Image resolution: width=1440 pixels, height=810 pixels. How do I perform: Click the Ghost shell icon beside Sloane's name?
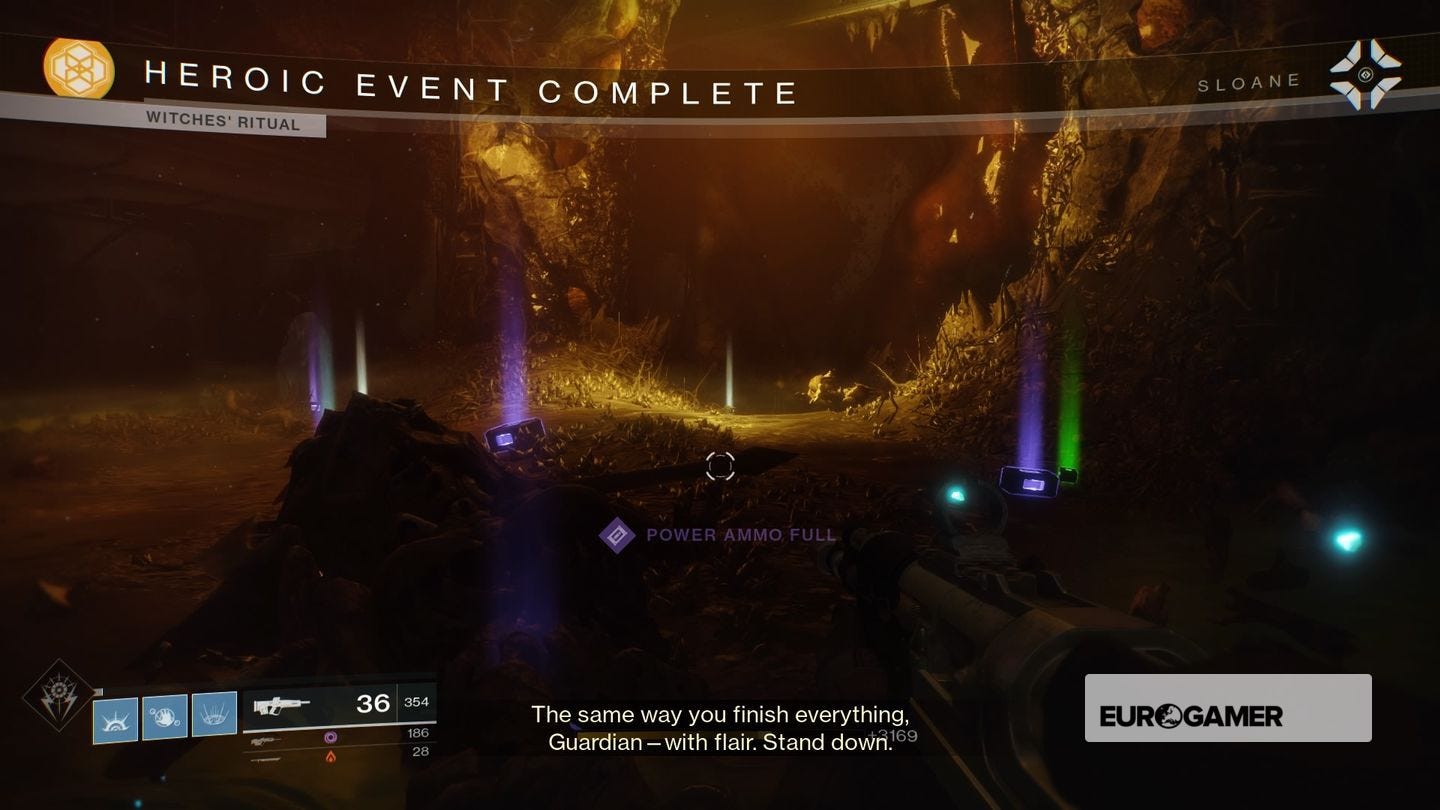1368,72
